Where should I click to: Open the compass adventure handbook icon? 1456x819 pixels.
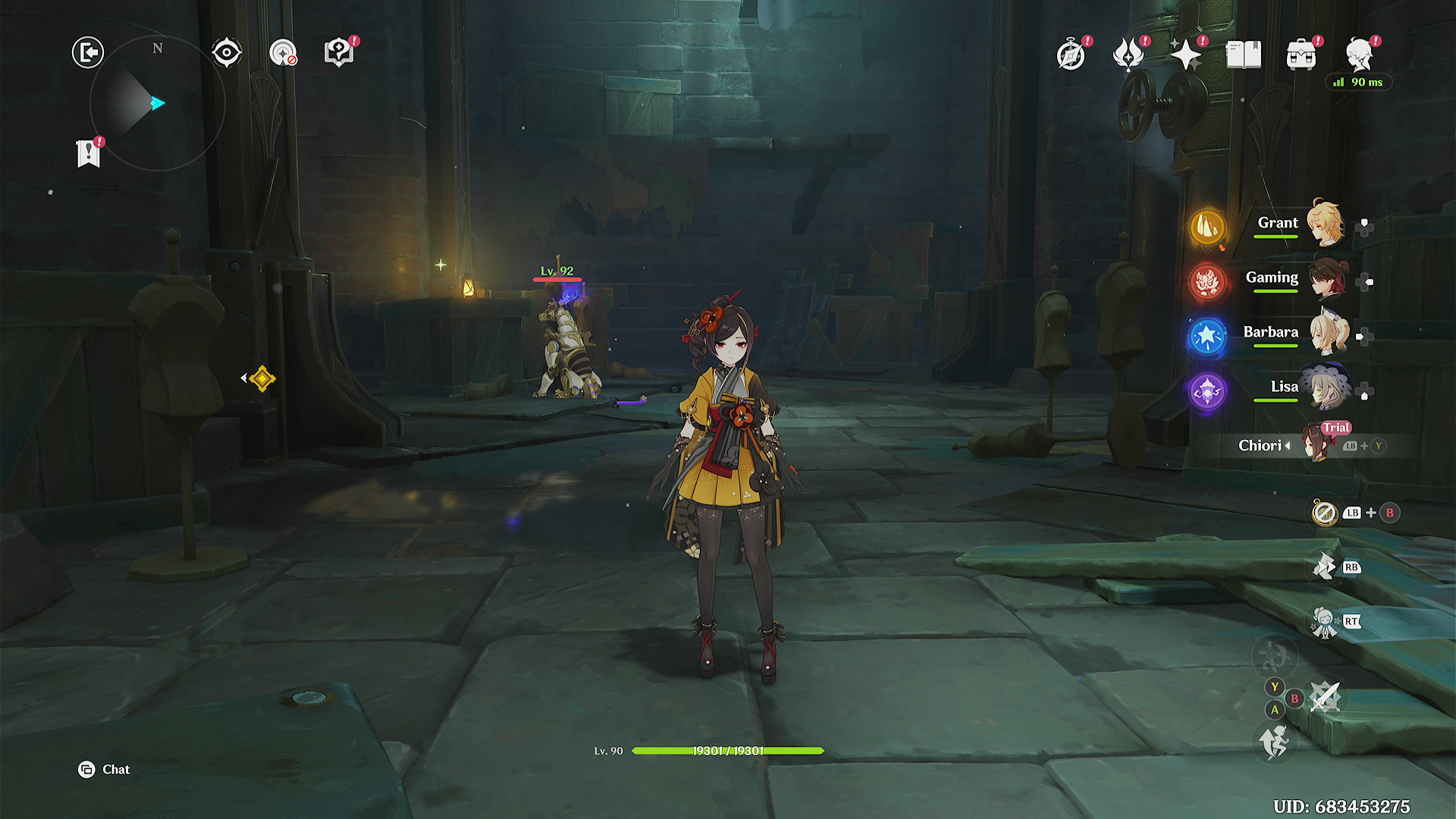[1071, 55]
